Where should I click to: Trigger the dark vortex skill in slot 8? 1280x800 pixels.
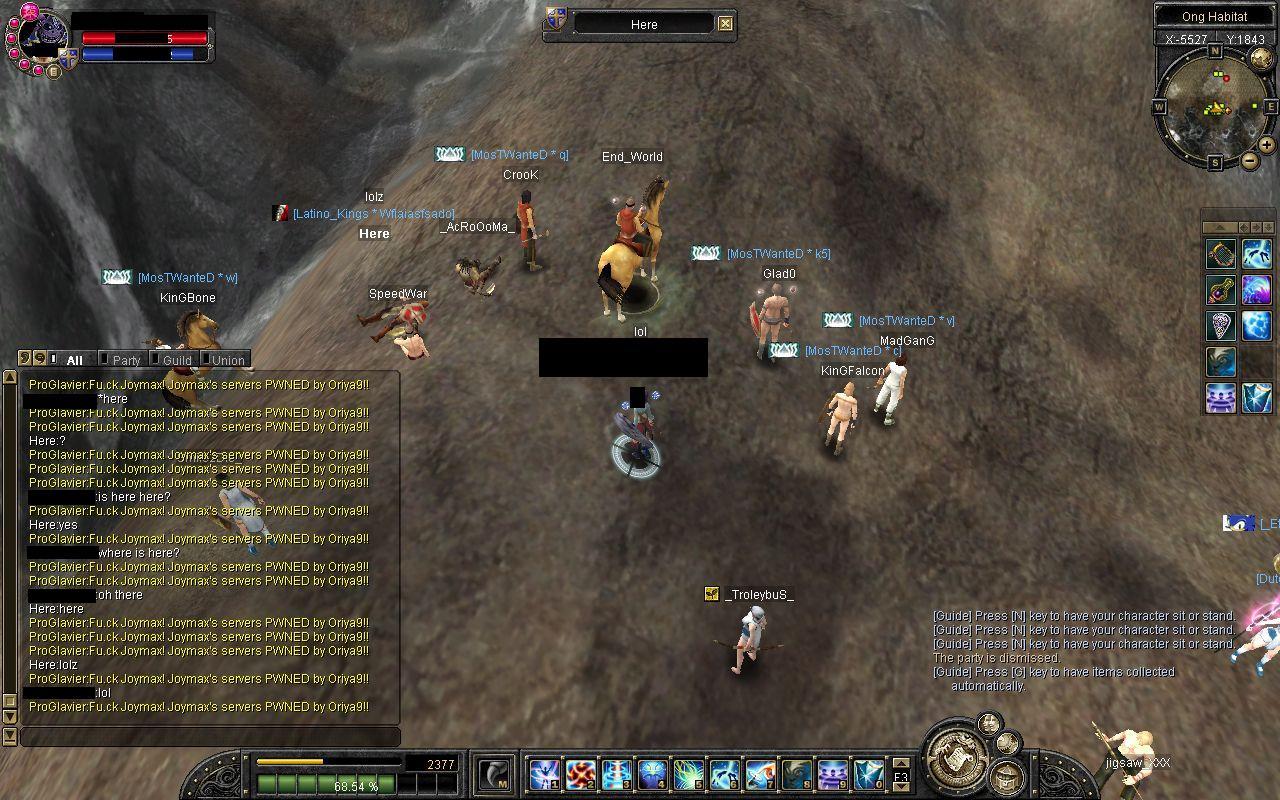797,774
